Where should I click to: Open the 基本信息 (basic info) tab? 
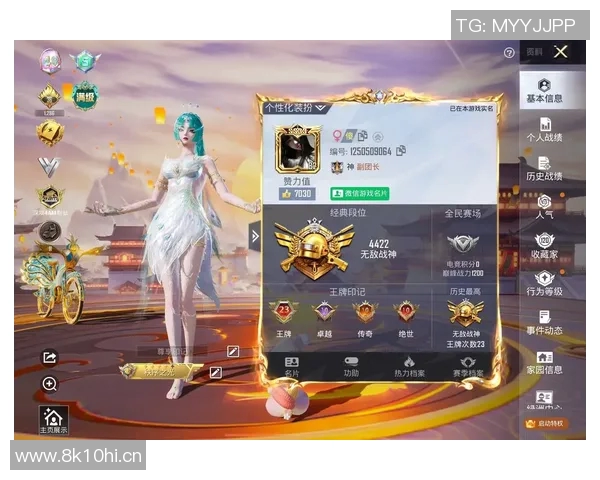click(x=545, y=91)
